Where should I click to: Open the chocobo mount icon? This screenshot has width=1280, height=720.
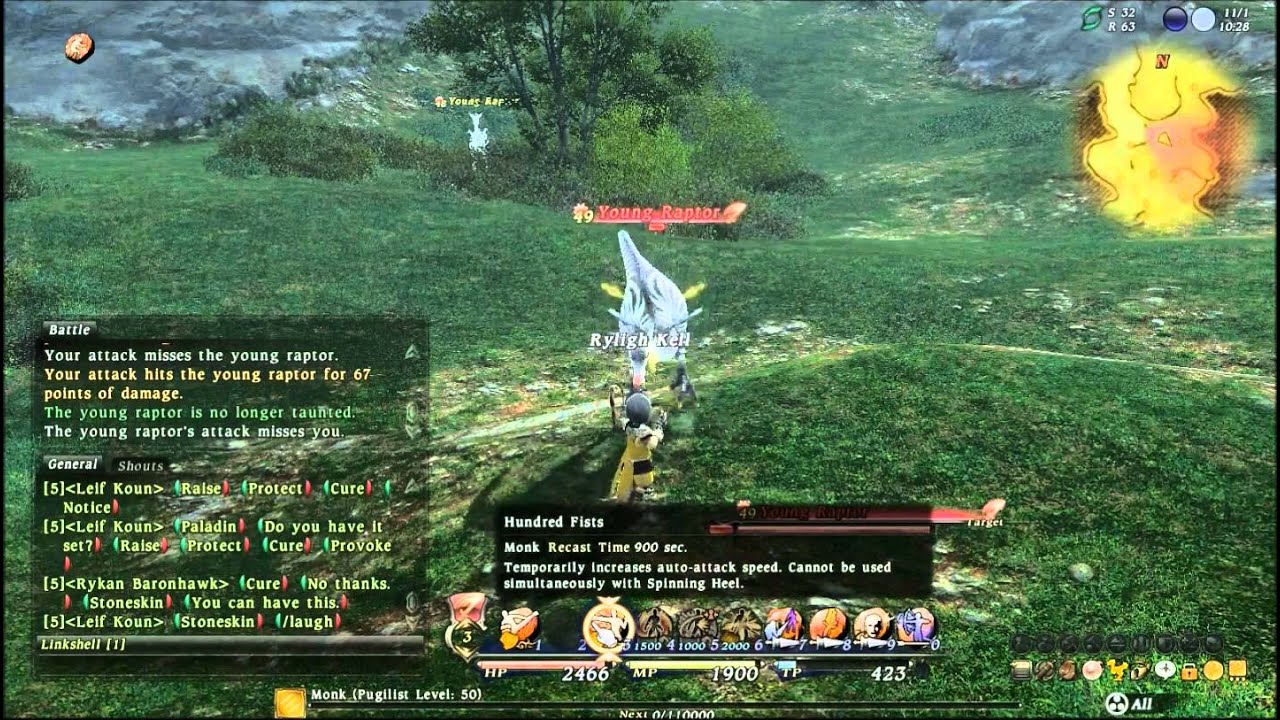pyautogui.click(x=1114, y=670)
